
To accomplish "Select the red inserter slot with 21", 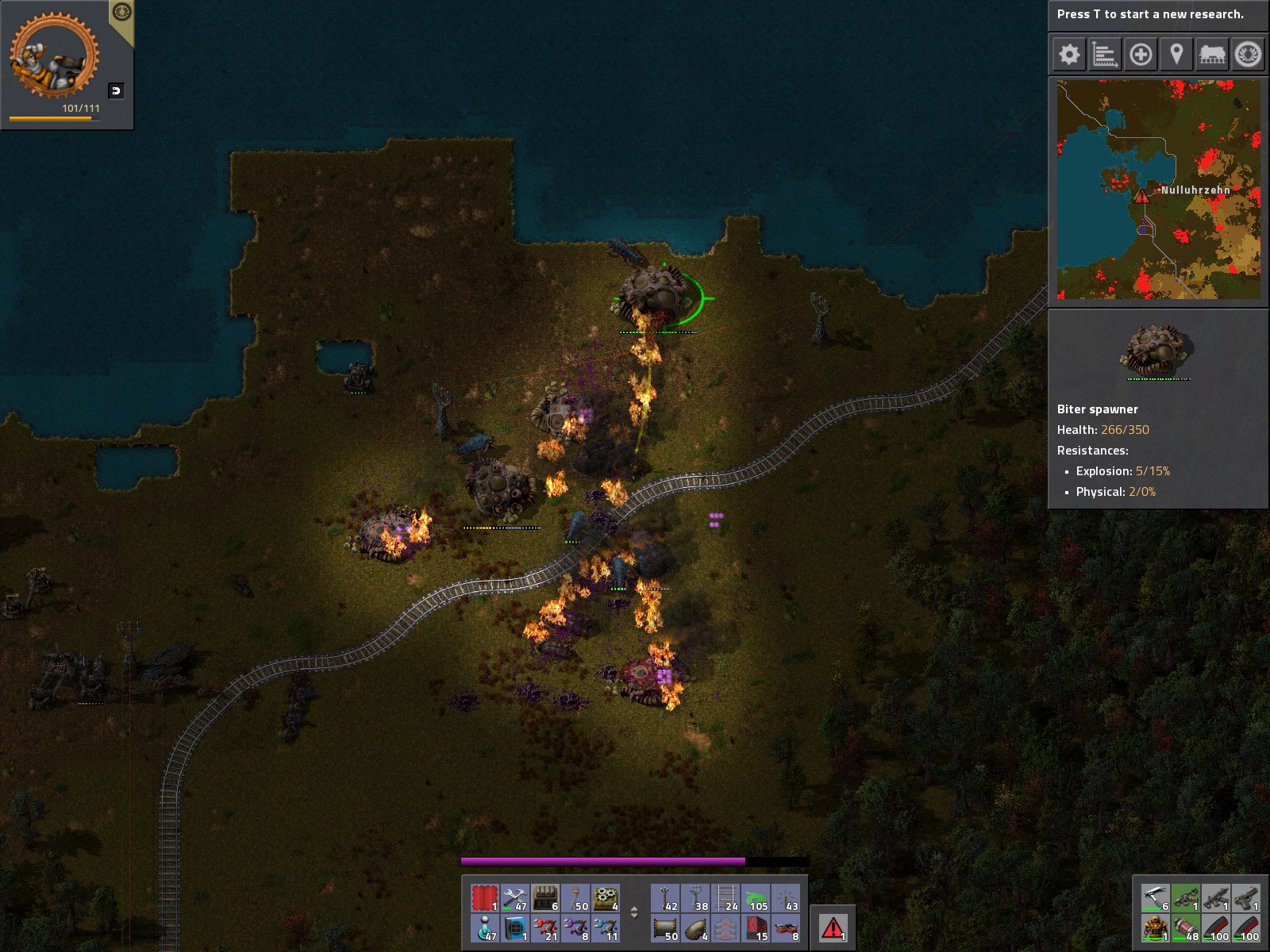I will pos(545,928).
